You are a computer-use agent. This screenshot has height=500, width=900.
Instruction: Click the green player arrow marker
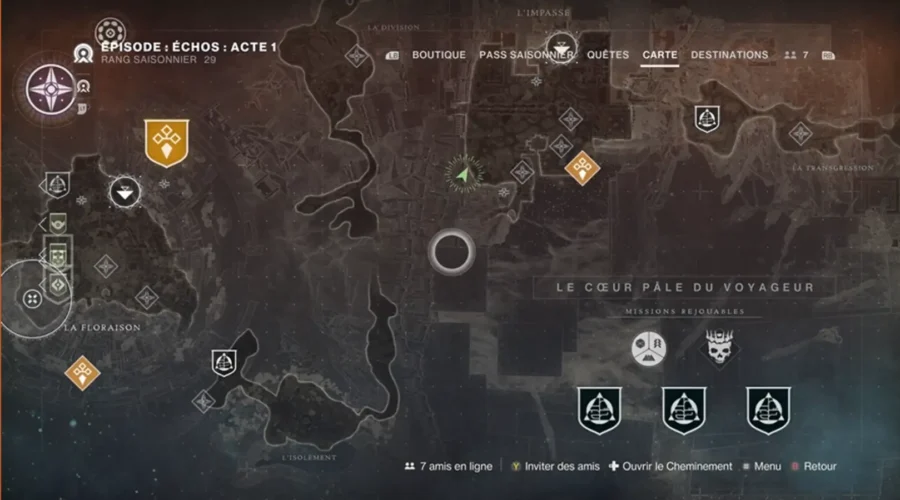[462, 176]
